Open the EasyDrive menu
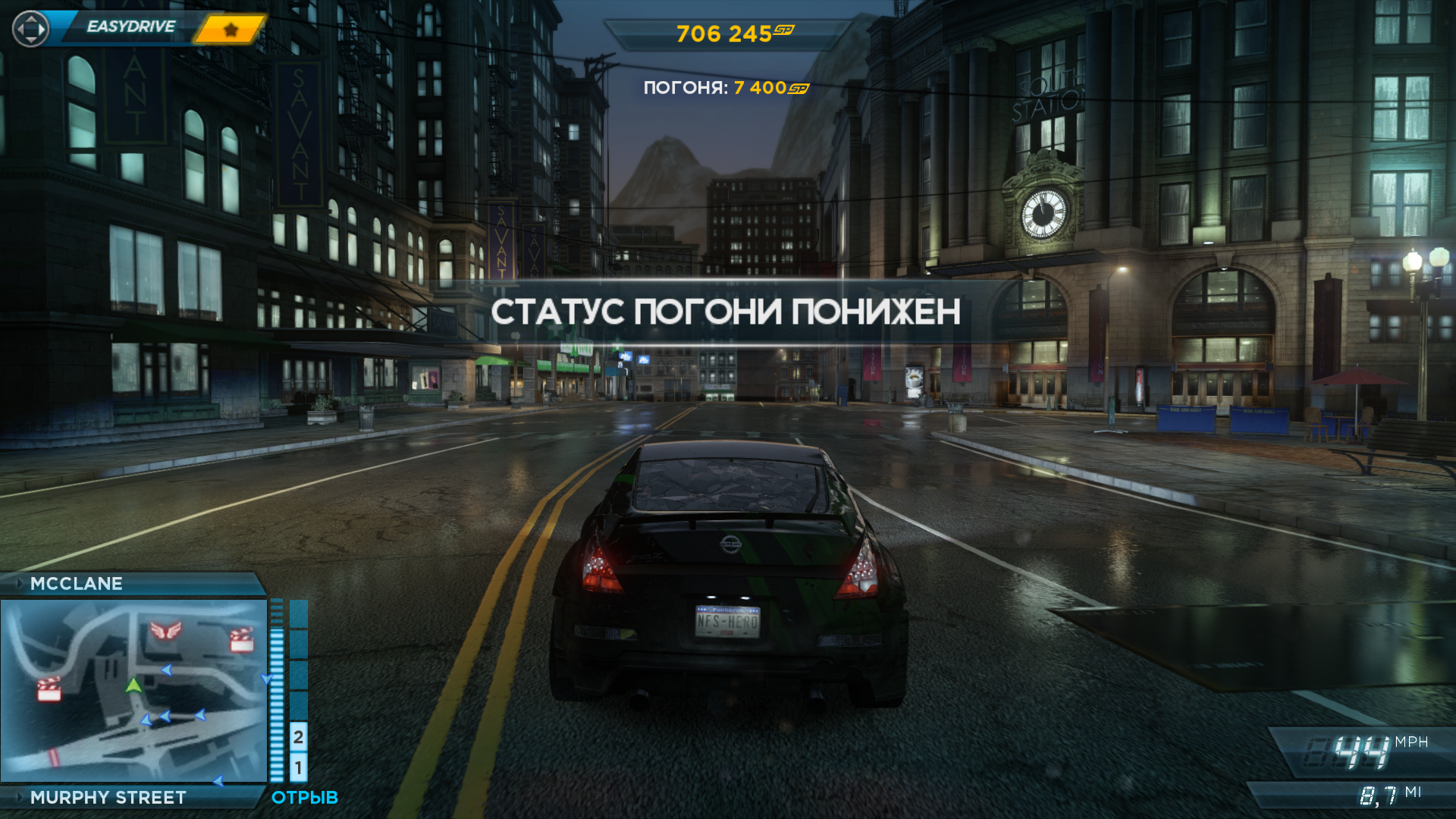 click(x=130, y=27)
